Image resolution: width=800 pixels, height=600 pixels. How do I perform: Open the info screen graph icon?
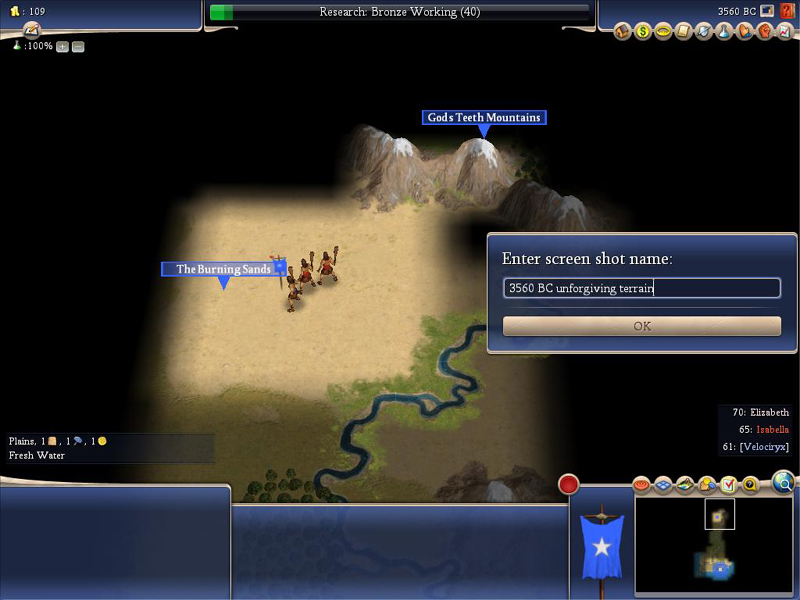point(785,32)
